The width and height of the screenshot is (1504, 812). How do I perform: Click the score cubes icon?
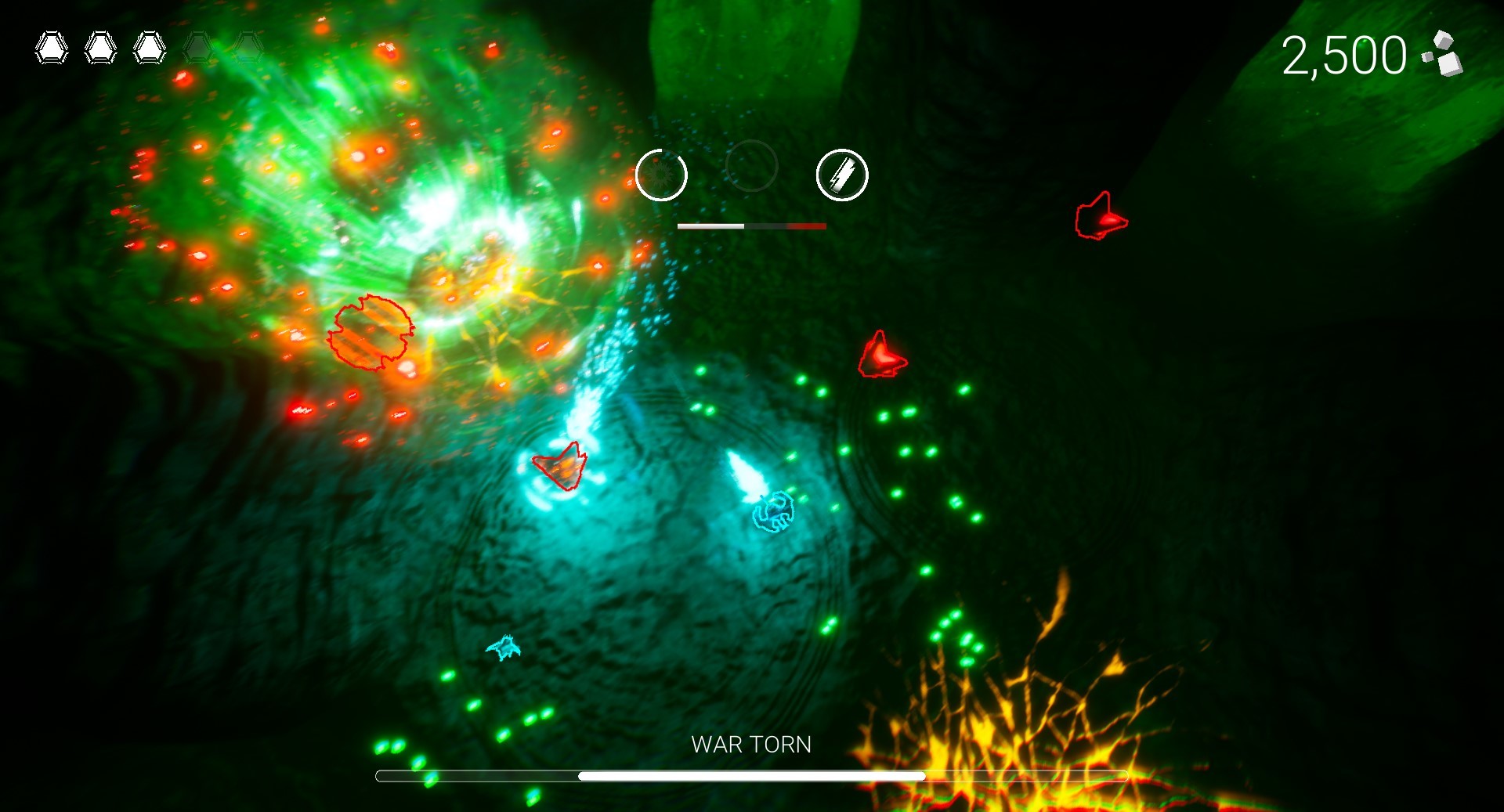click(x=1443, y=54)
